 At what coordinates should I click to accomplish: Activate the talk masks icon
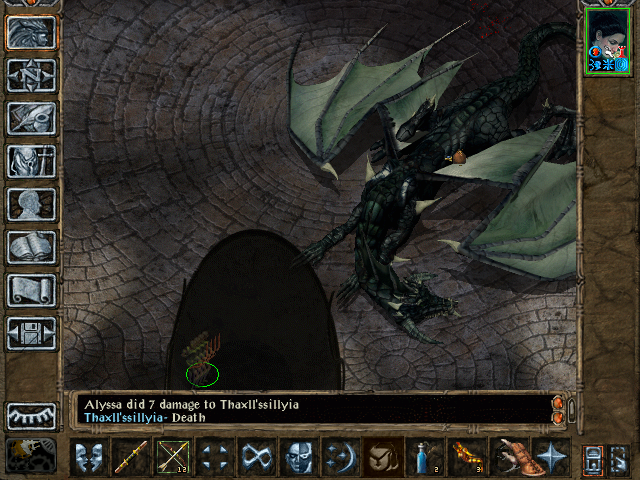89,458
